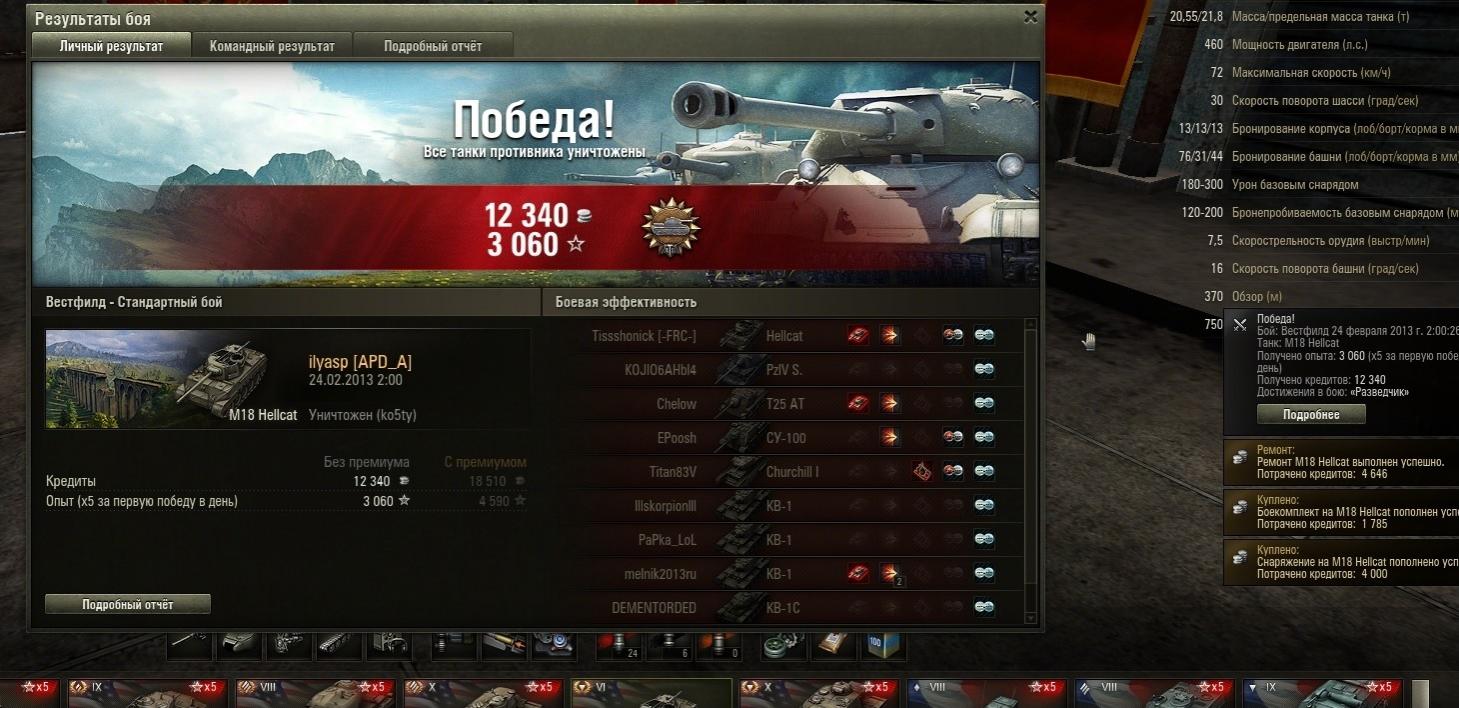Select the Личный результат tab
Viewport: 1459px width, 708px height.
click(111, 46)
